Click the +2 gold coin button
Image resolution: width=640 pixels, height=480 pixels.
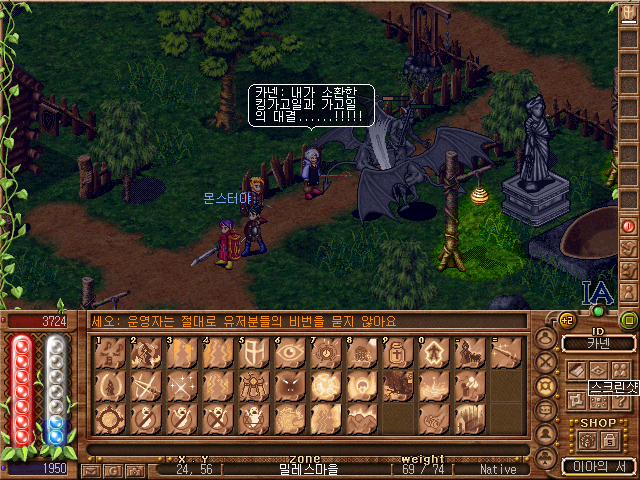(567, 320)
